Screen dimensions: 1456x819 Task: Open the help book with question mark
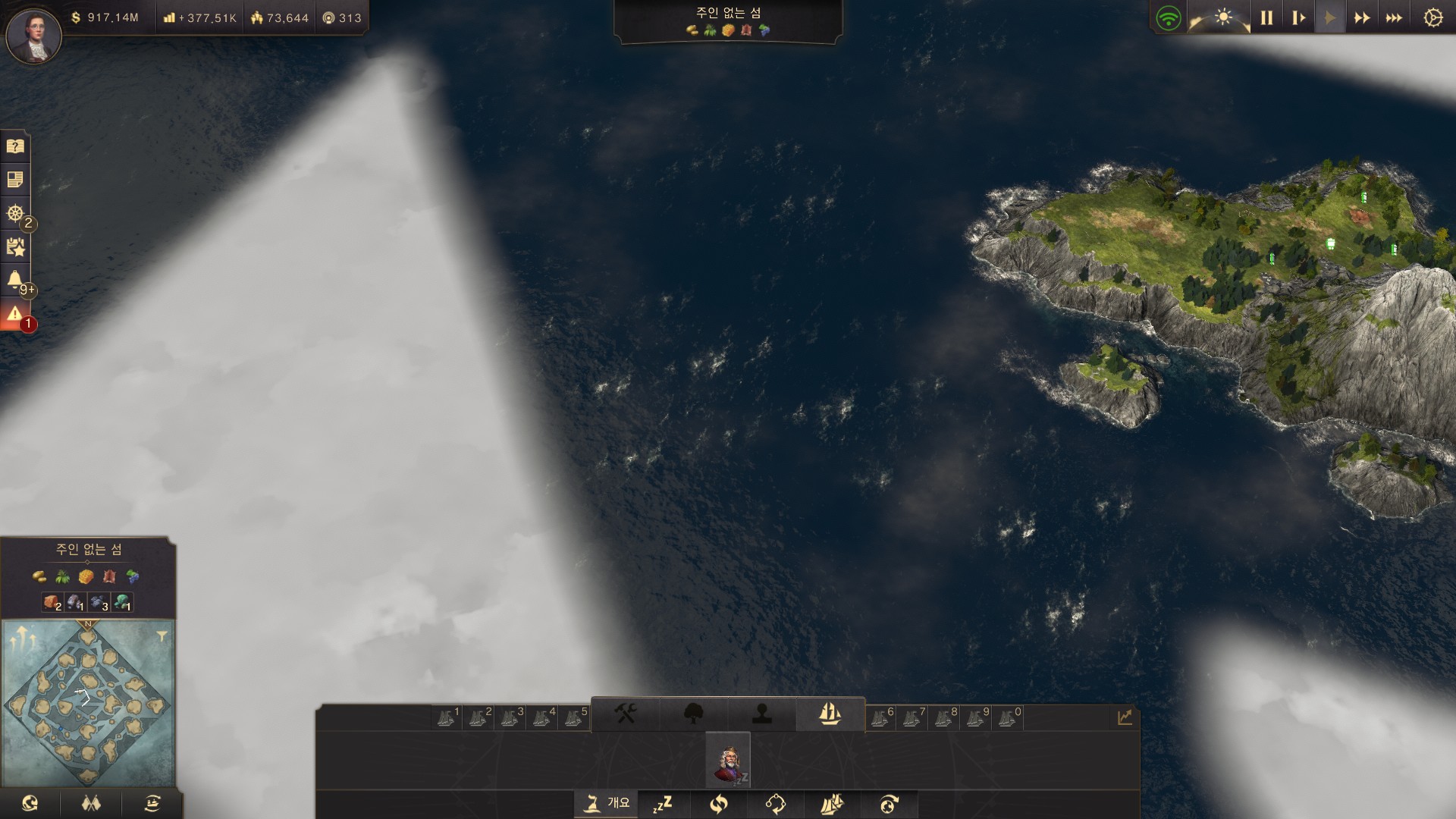pyautogui.click(x=15, y=146)
